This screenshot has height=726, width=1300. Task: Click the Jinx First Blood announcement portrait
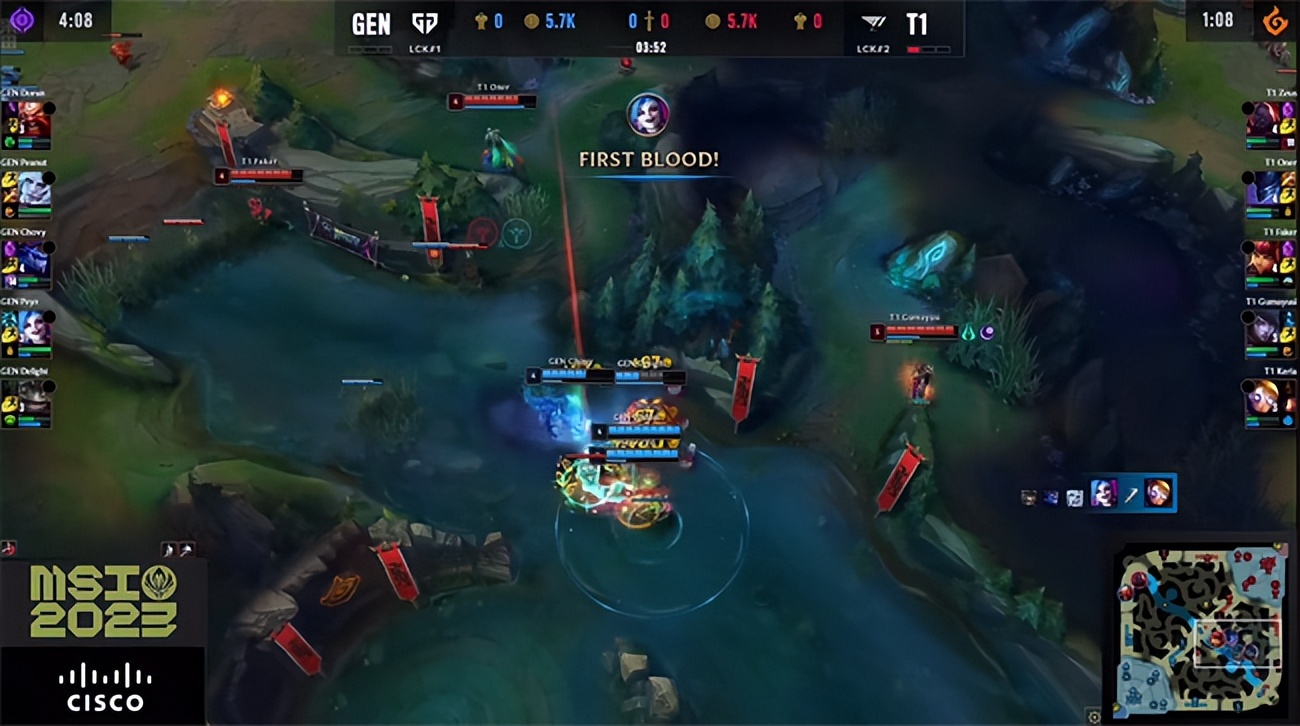(648, 114)
